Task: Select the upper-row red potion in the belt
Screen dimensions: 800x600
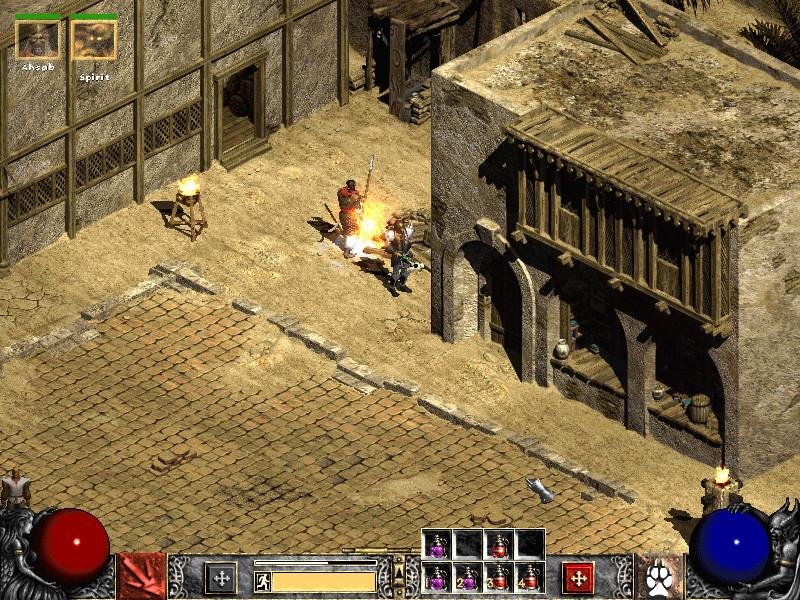Action: pos(499,545)
